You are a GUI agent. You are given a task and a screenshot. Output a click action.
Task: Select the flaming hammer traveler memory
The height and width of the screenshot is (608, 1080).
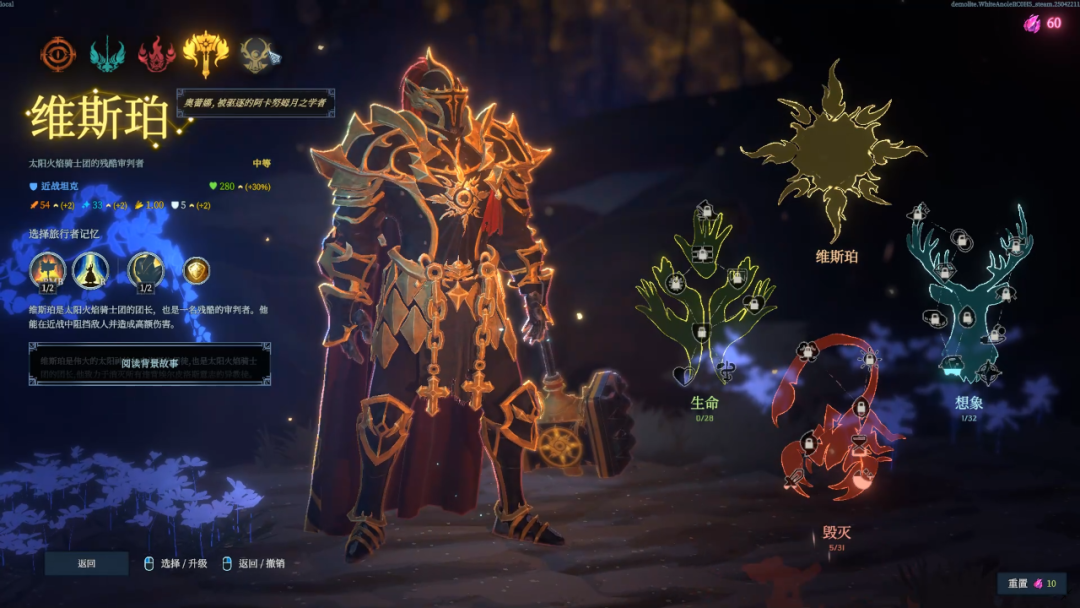(x=47, y=270)
